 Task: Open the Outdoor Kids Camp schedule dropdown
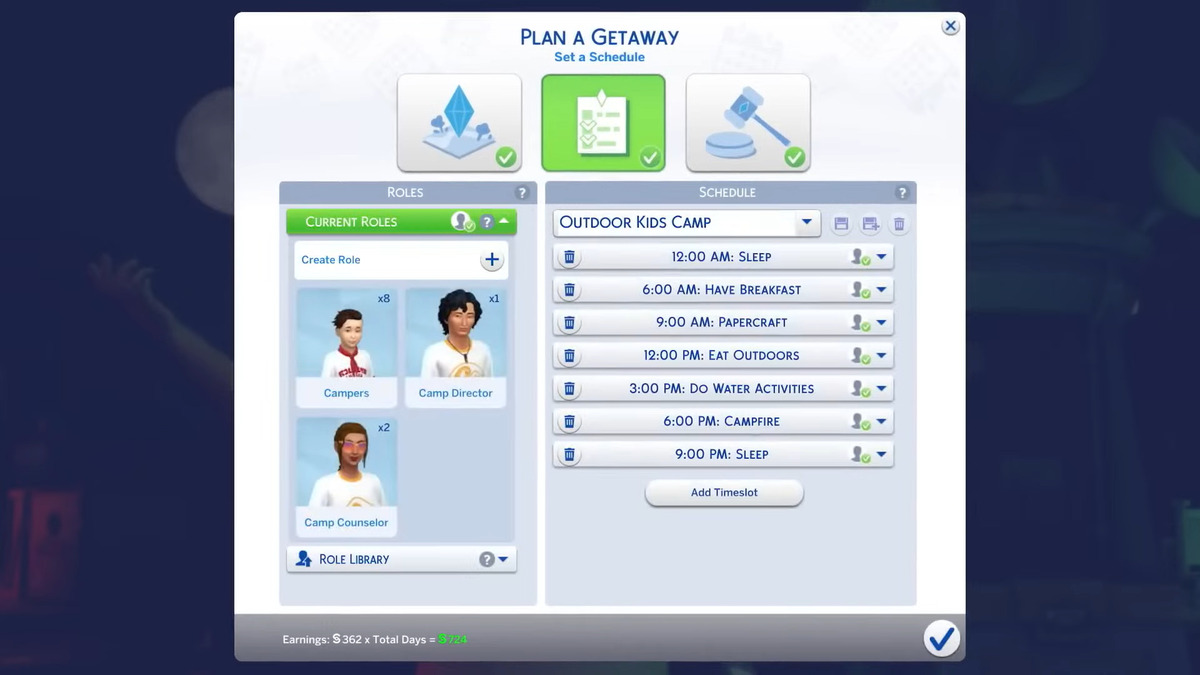[x=807, y=223]
